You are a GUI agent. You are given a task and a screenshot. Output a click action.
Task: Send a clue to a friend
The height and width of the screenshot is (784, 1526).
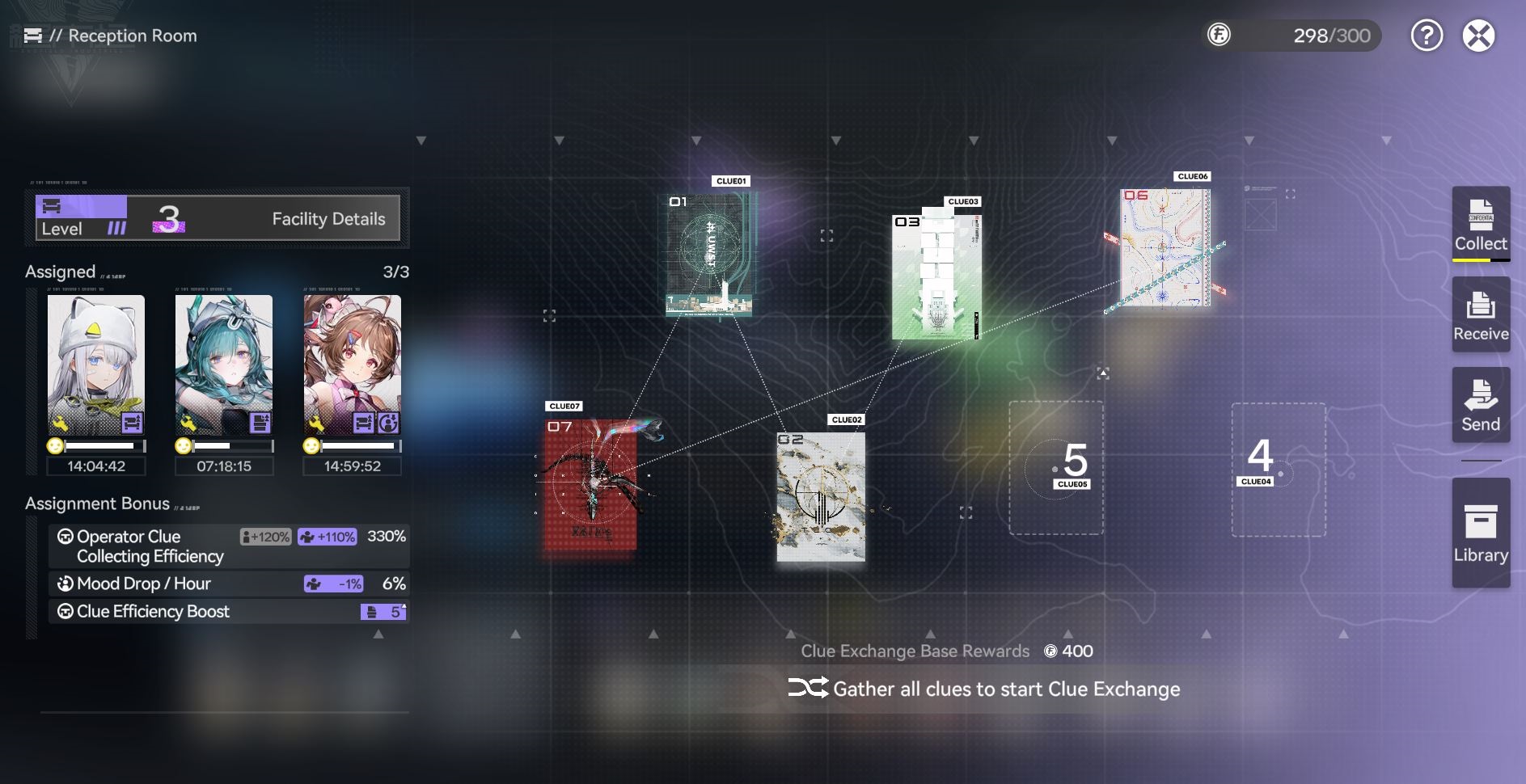coord(1481,405)
